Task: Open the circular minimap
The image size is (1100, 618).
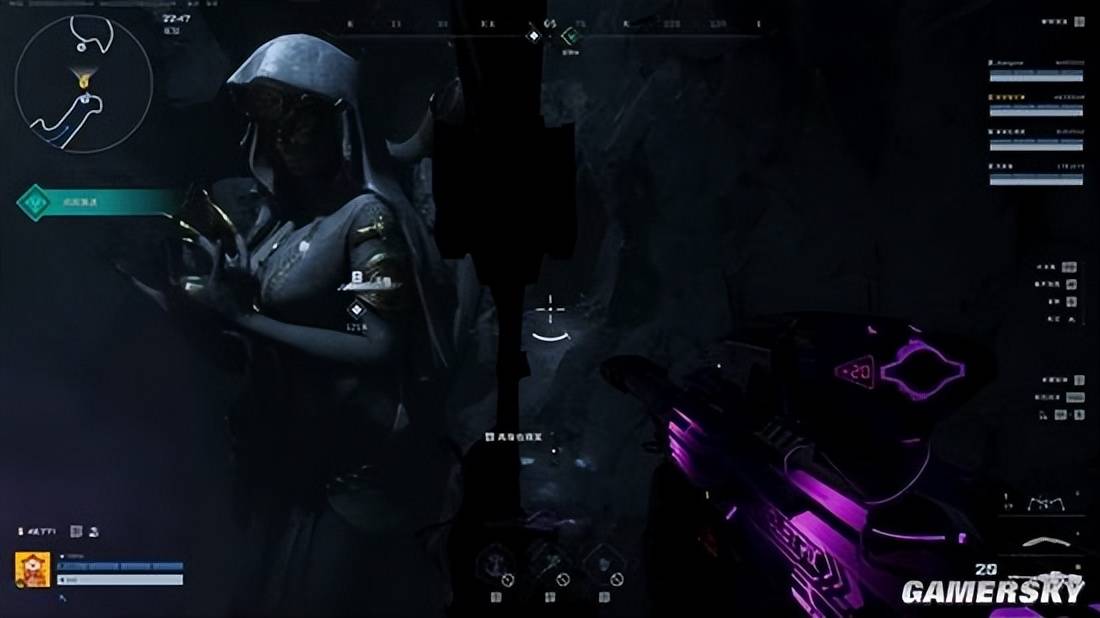Action: click(x=83, y=84)
